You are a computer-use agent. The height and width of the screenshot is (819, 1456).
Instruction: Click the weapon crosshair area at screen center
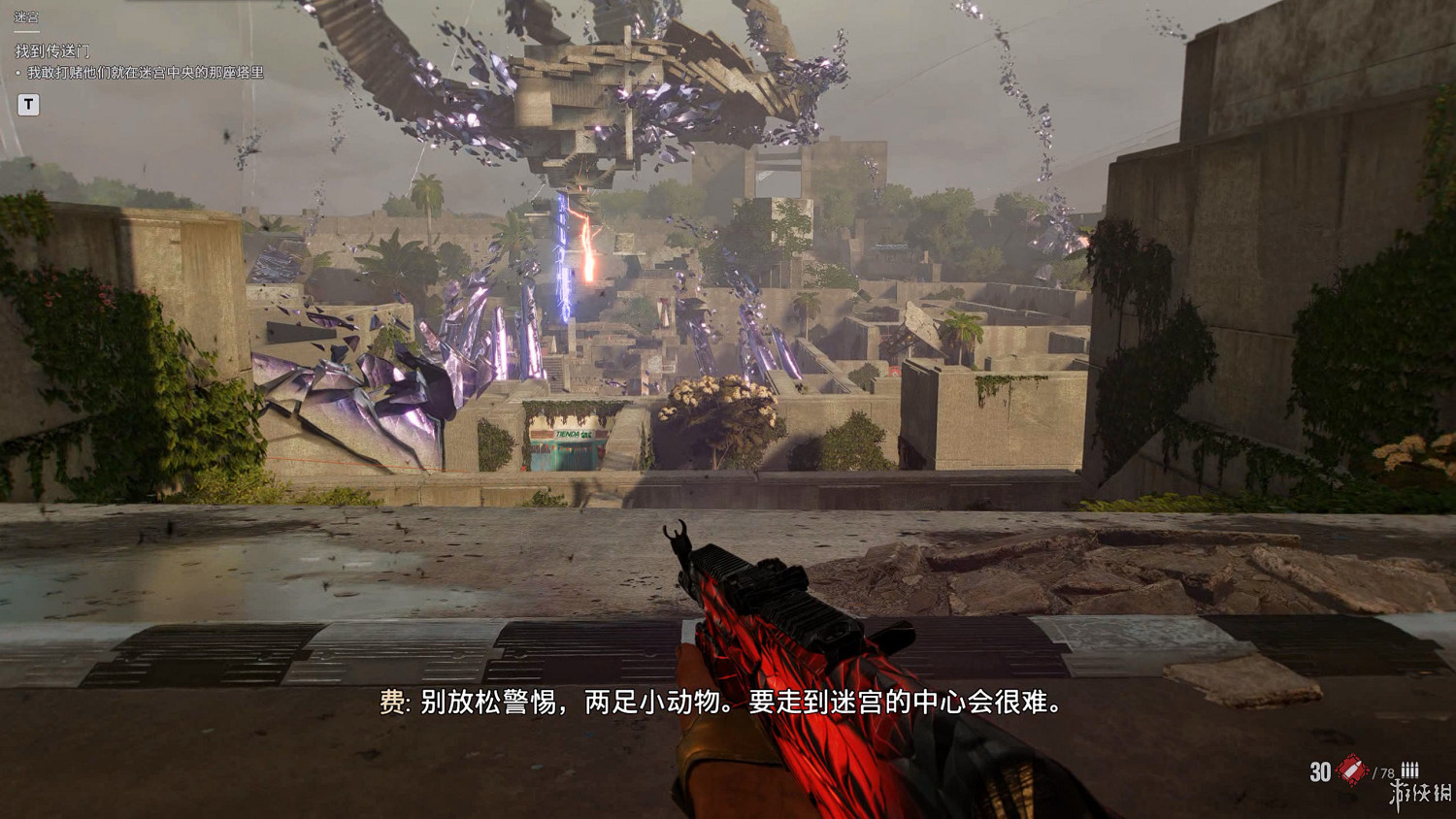(x=728, y=409)
